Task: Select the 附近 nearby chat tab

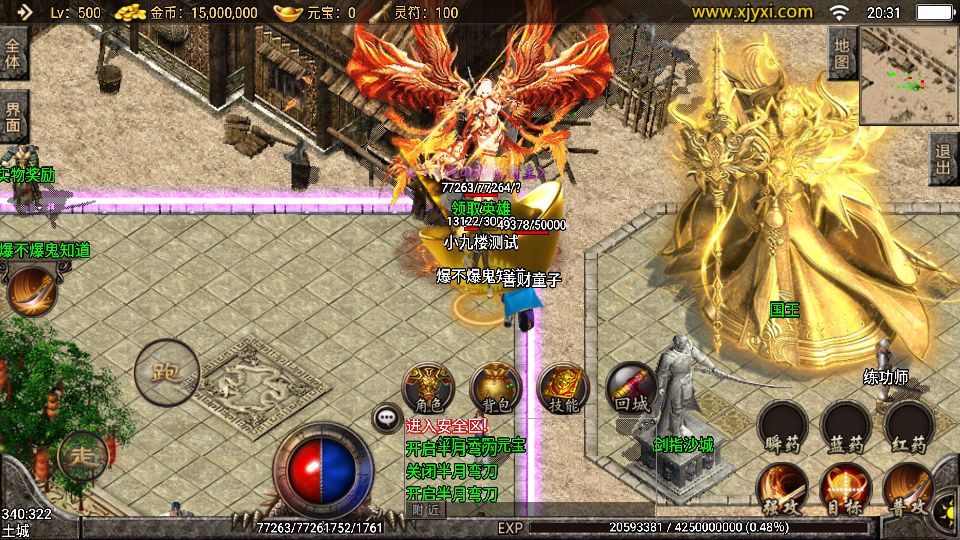Action: tap(426, 510)
